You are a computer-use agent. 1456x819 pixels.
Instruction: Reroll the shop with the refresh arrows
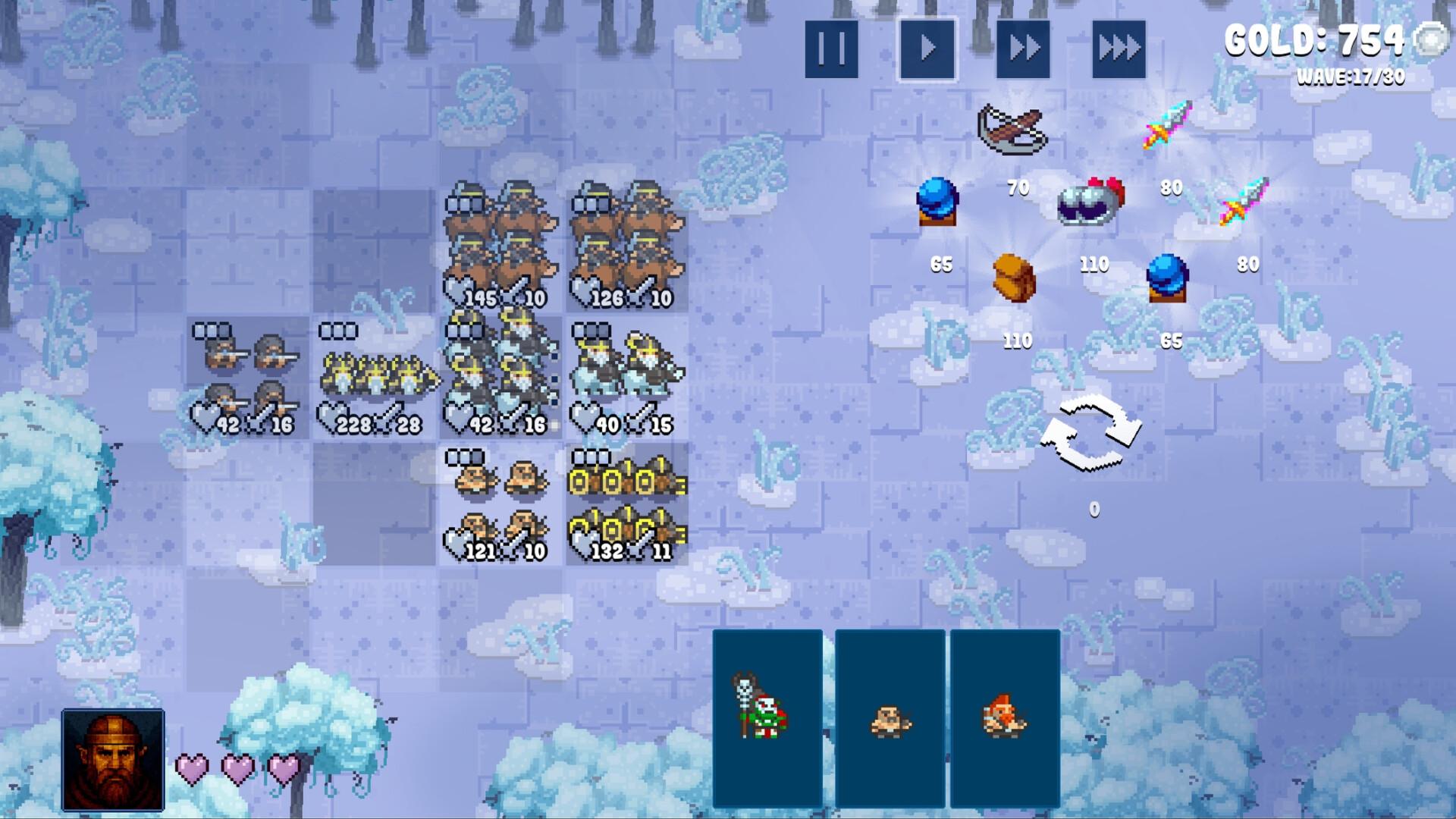(1090, 435)
